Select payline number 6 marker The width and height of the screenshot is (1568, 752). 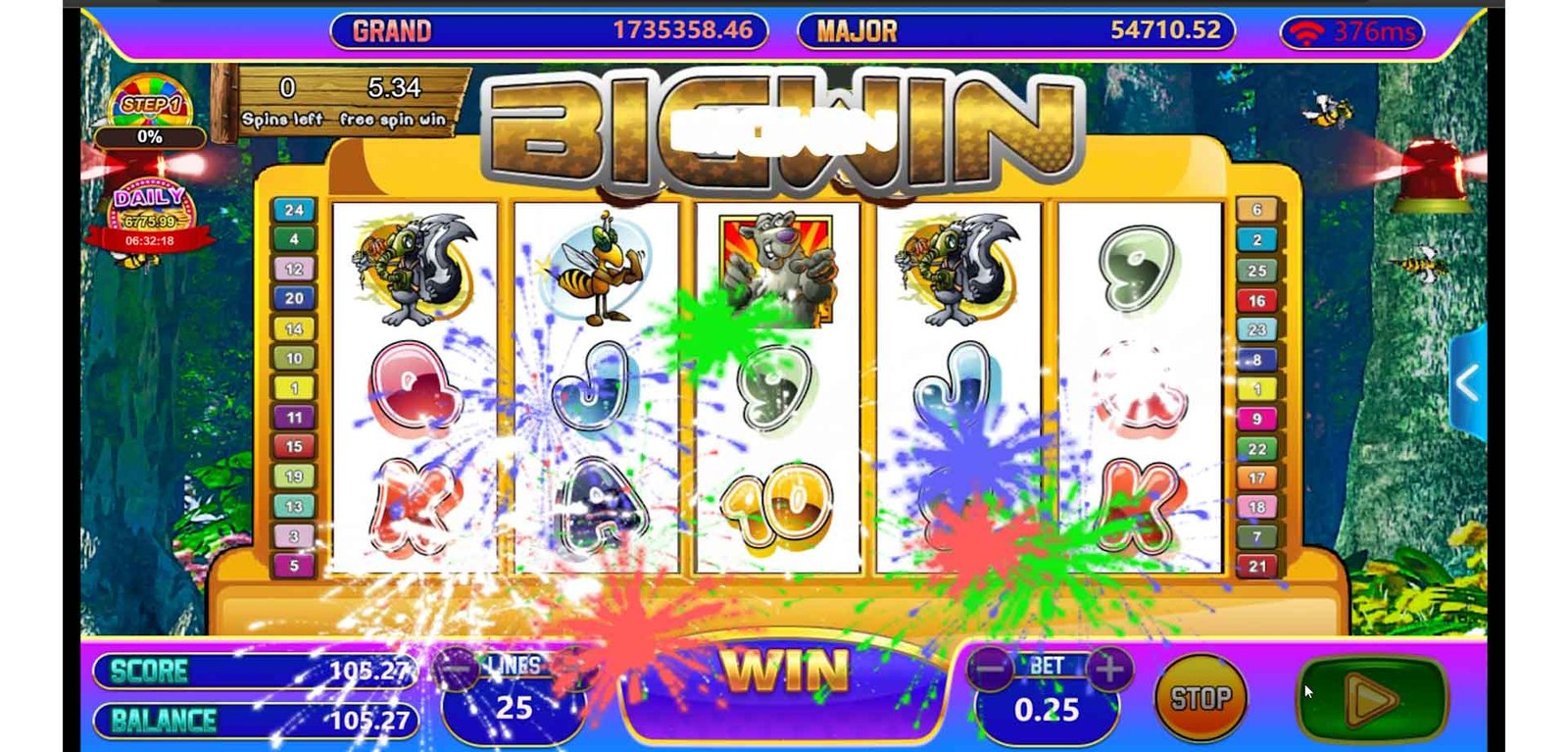tap(1257, 209)
